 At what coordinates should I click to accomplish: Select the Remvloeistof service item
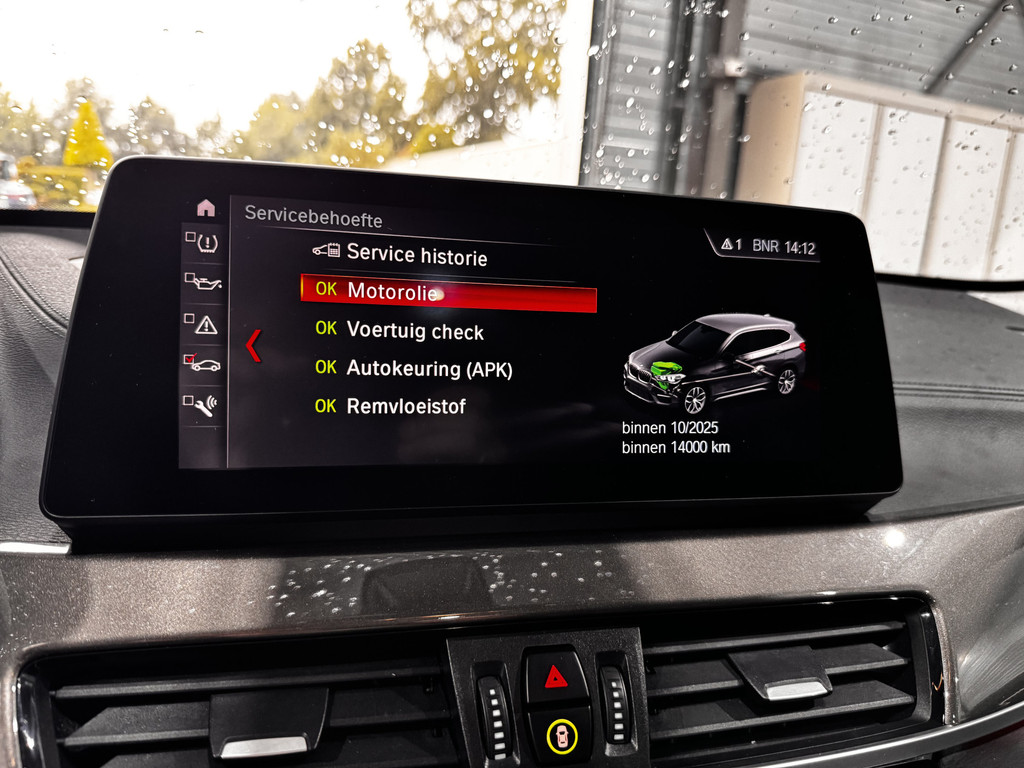click(x=405, y=407)
